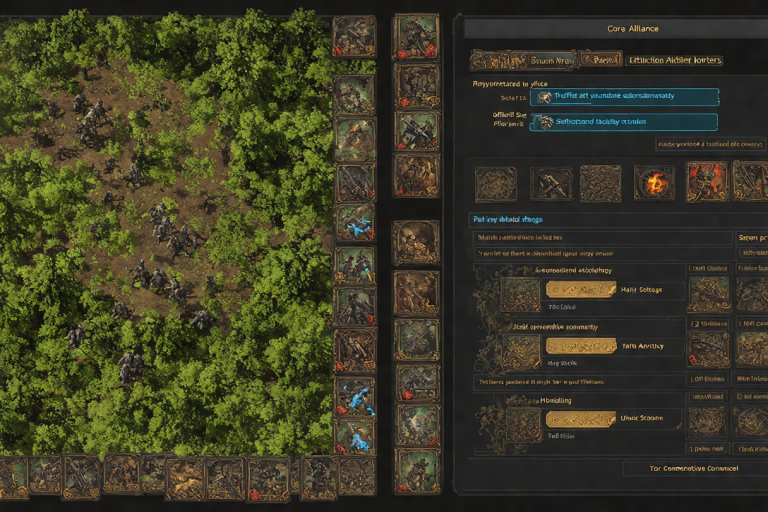Choose the red demon warrior icon
The image size is (768, 512).
(x=707, y=183)
